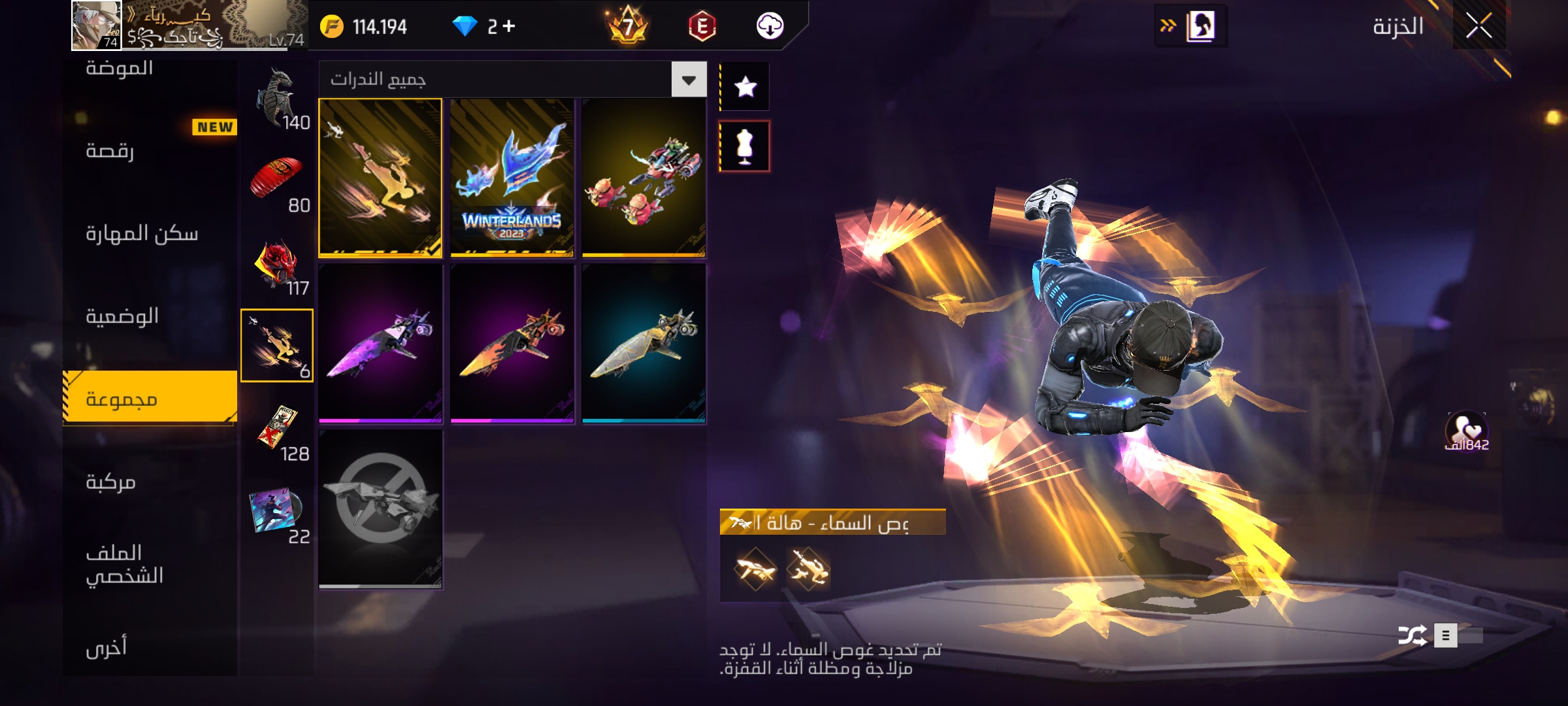The width and height of the screenshot is (1568, 706).
Task: Open the الملف الشخصي profile tab
Action: [x=124, y=564]
